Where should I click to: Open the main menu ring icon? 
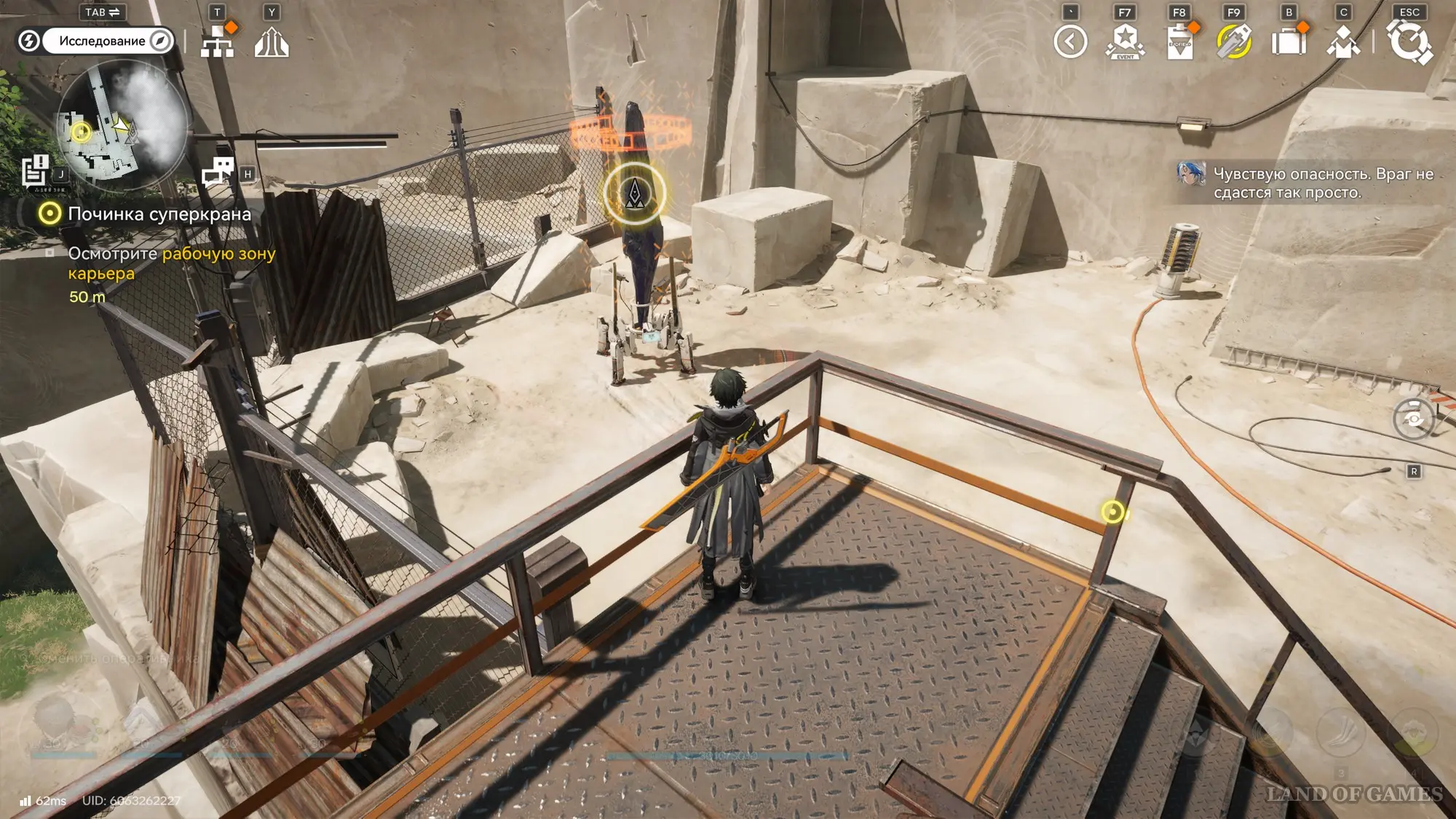[x=1409, y=41]
